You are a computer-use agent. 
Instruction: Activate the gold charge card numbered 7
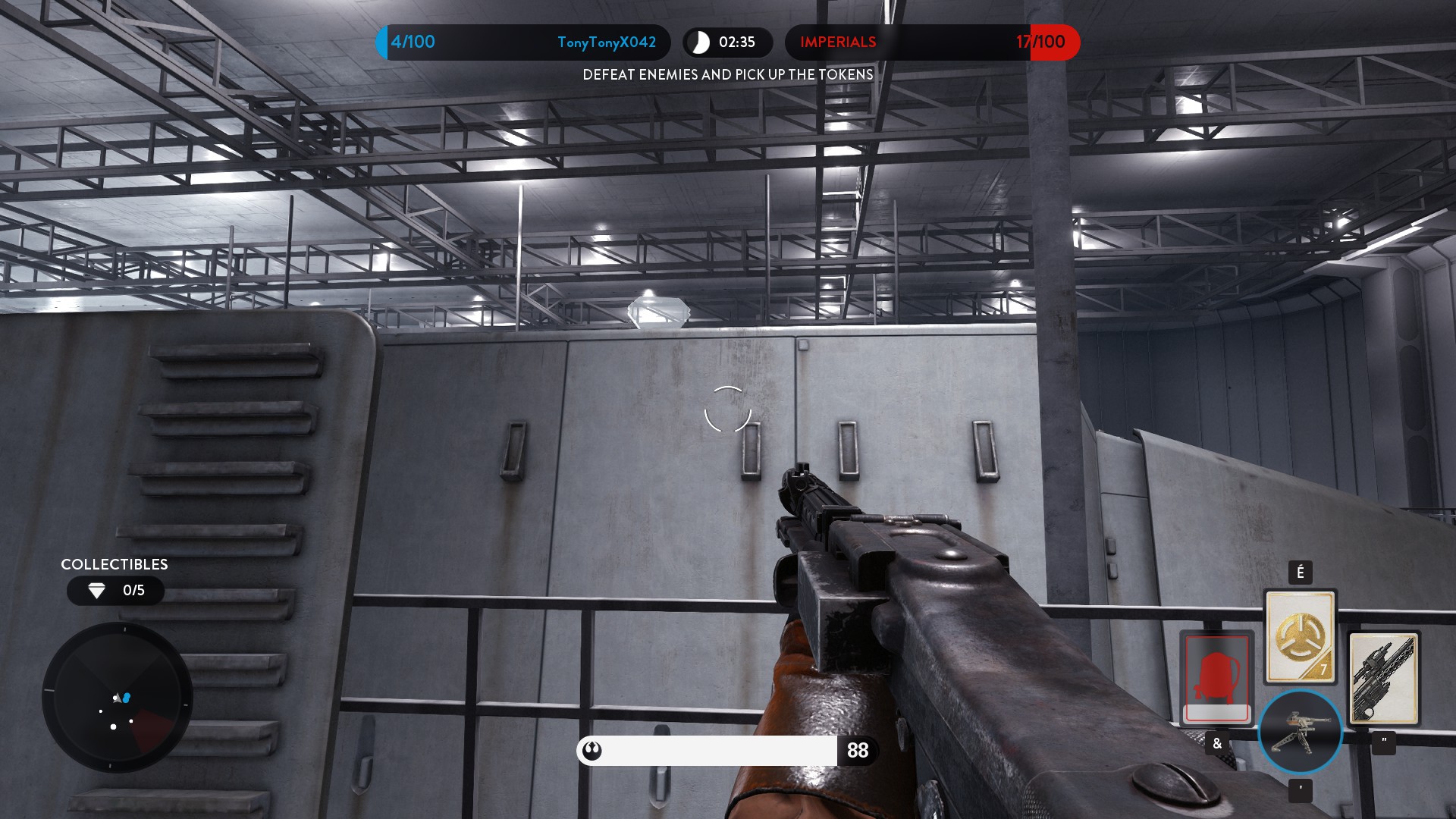pos(1300,636)
